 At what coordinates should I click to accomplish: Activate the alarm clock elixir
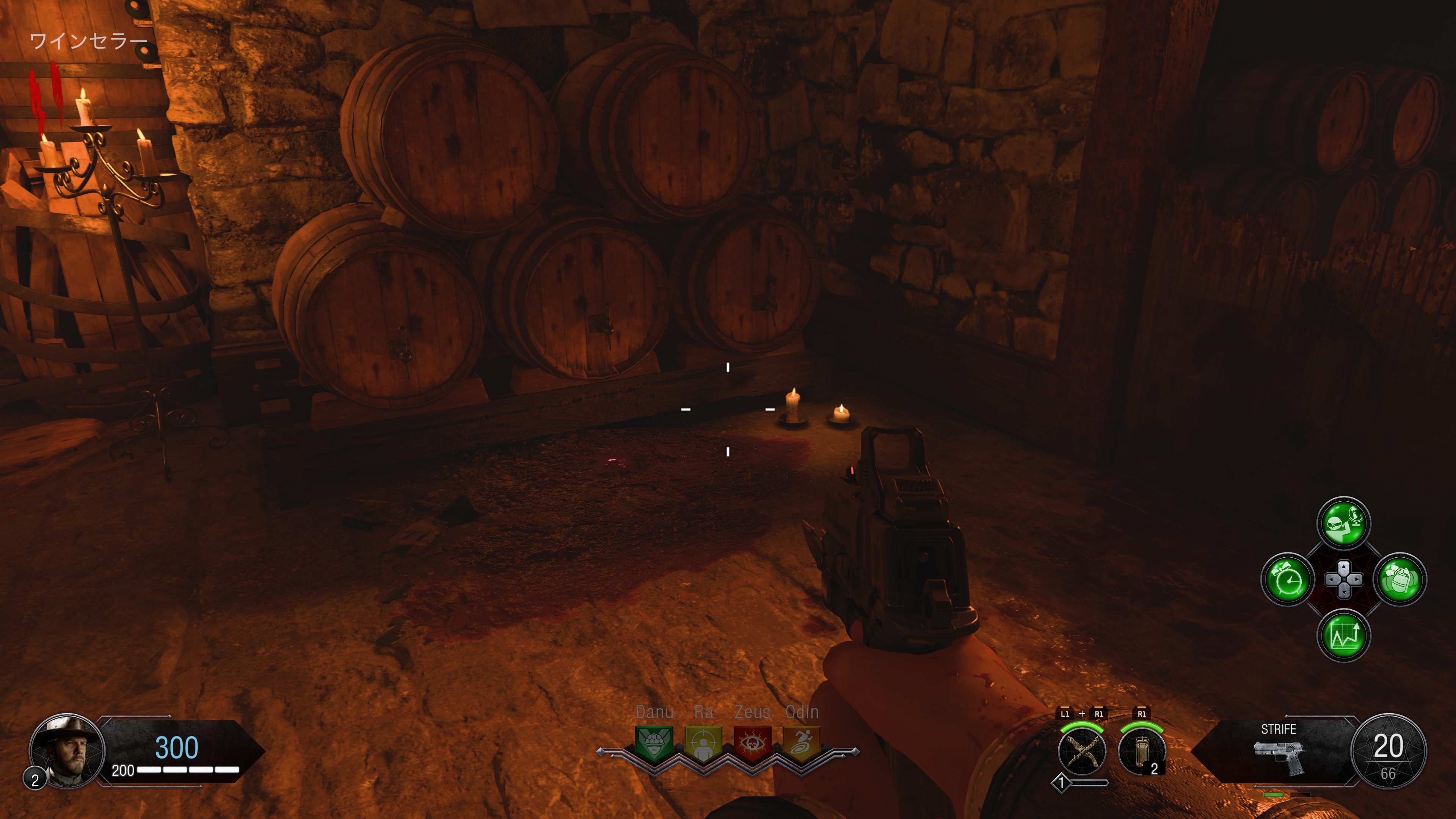[1288, 579]
